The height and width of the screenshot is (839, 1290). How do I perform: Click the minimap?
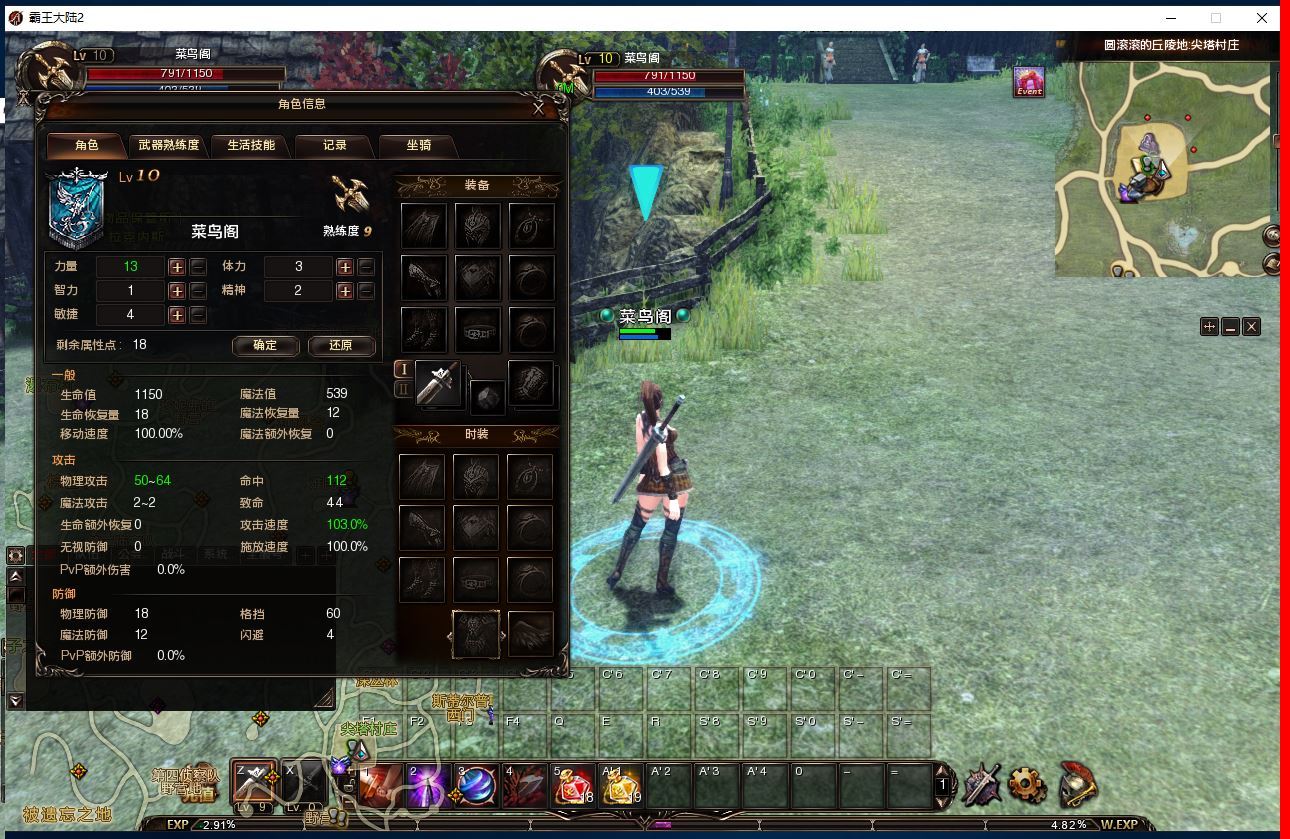tap(1160, 170)
